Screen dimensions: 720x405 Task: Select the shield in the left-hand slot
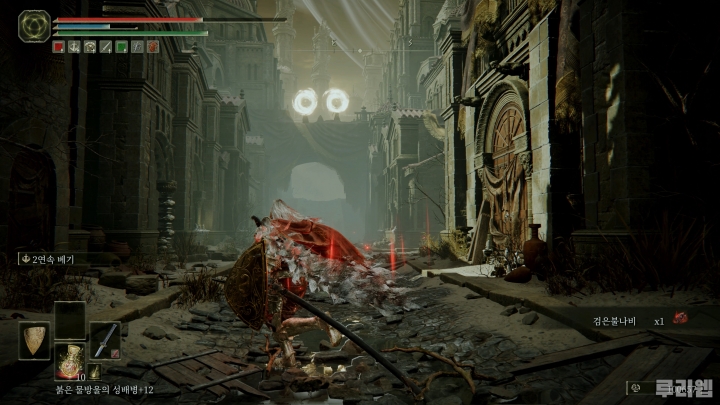click(34, 340)
